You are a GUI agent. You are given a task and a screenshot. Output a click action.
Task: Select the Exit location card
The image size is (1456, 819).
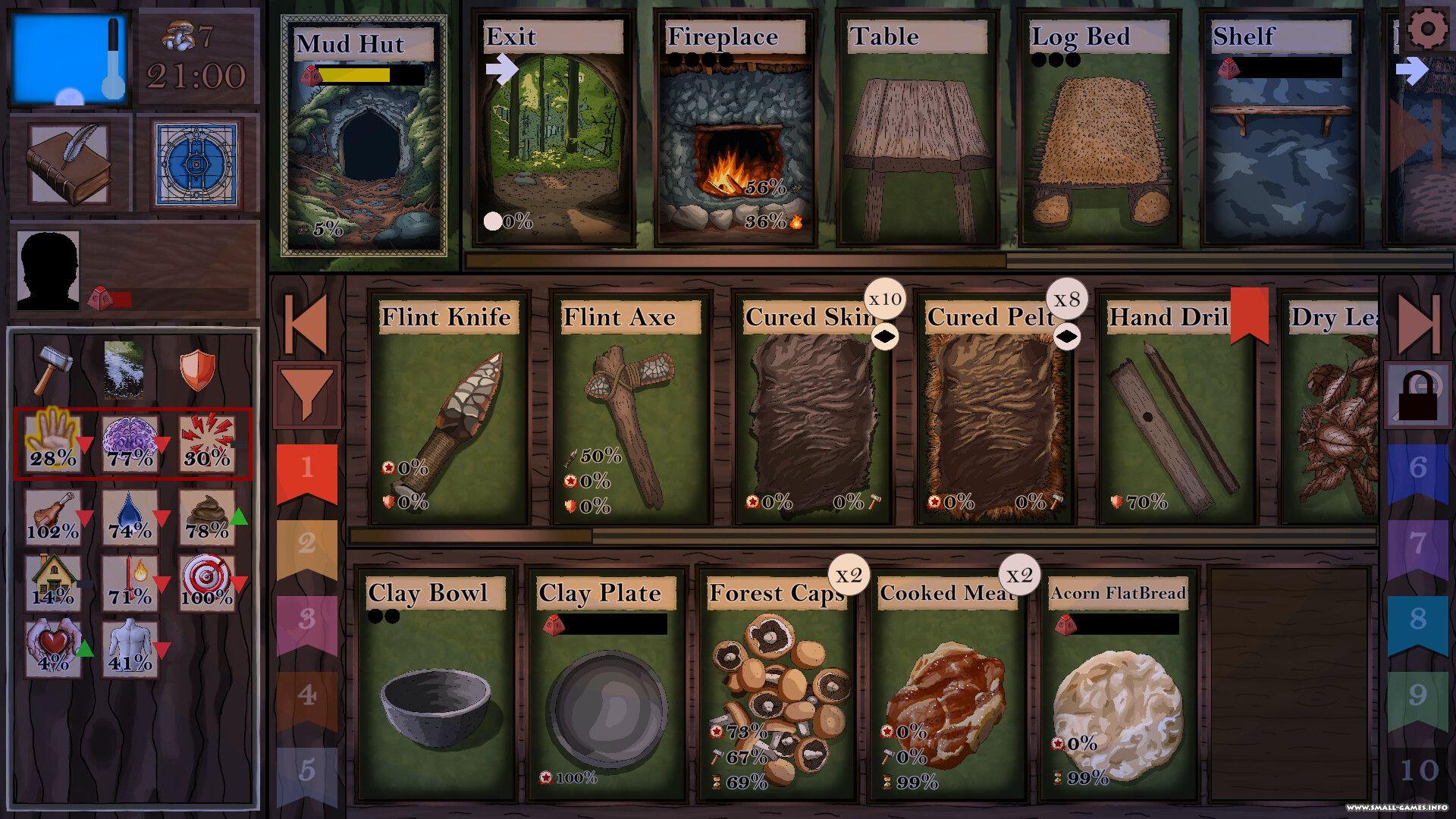point(554,129)
